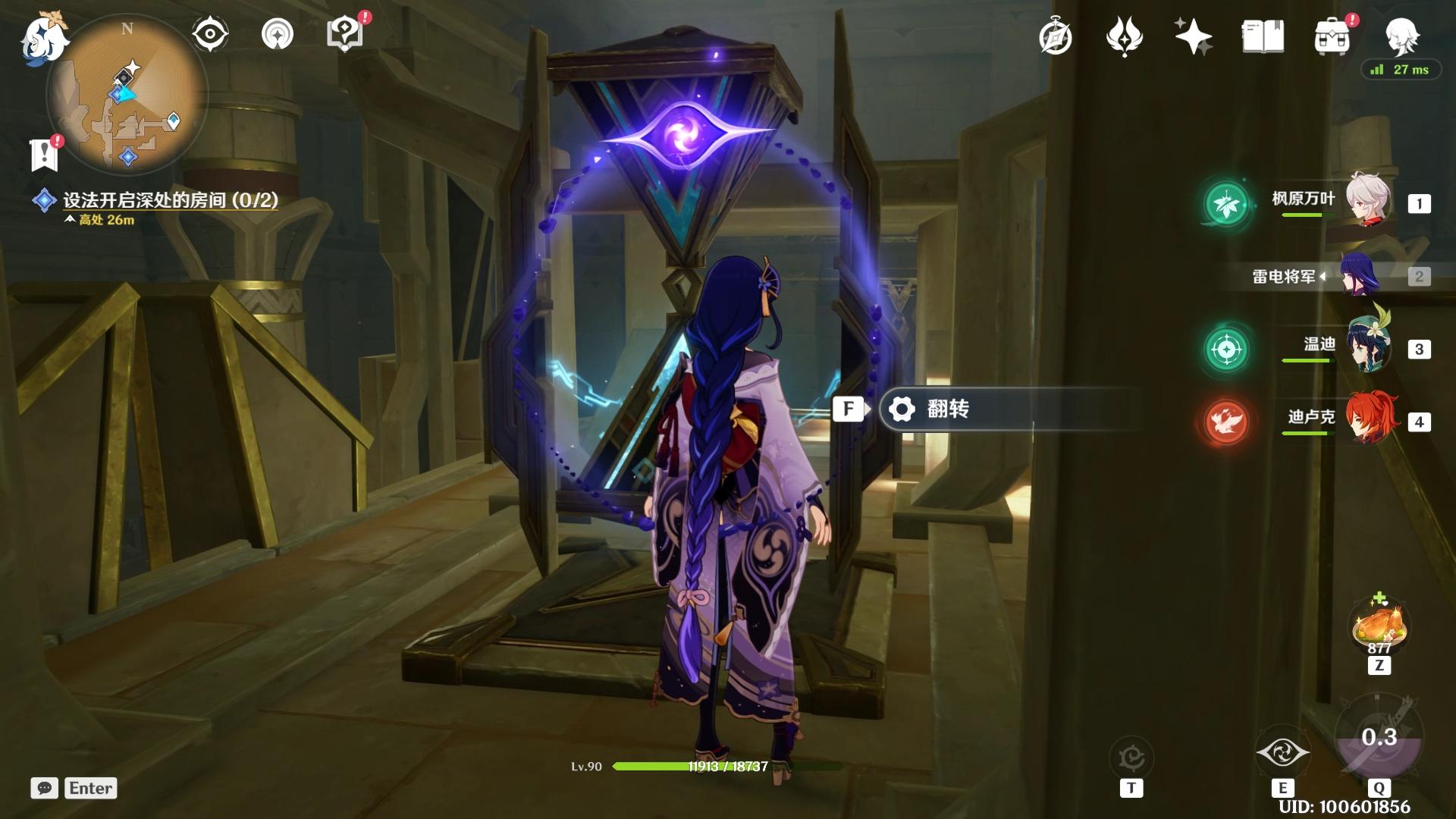
Task: Select the tracked quest objective text
Action: pyautogui.click(x=170, y=200)
